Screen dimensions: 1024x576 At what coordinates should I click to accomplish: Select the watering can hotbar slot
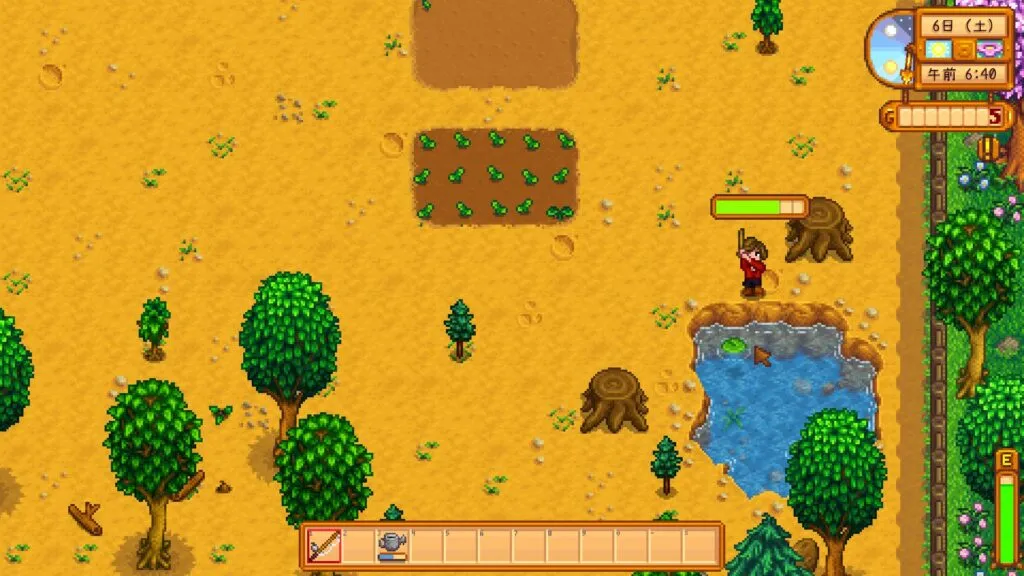pyautogui.click(x=391, y=546)
